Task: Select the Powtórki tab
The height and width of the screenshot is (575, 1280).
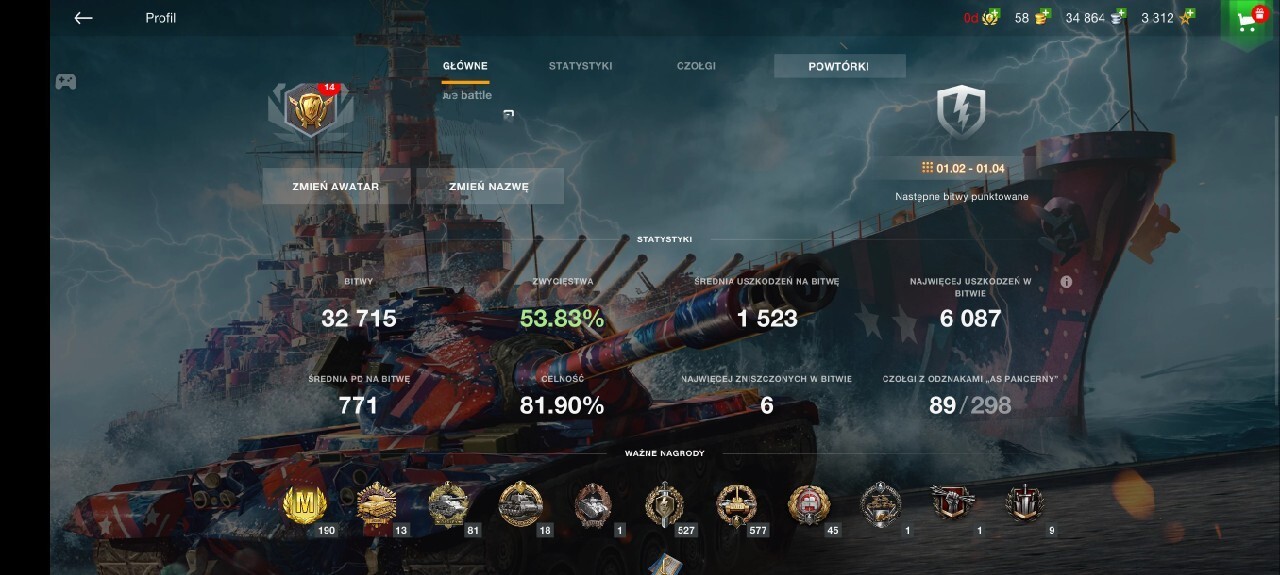Action: [x=839, y=66]
